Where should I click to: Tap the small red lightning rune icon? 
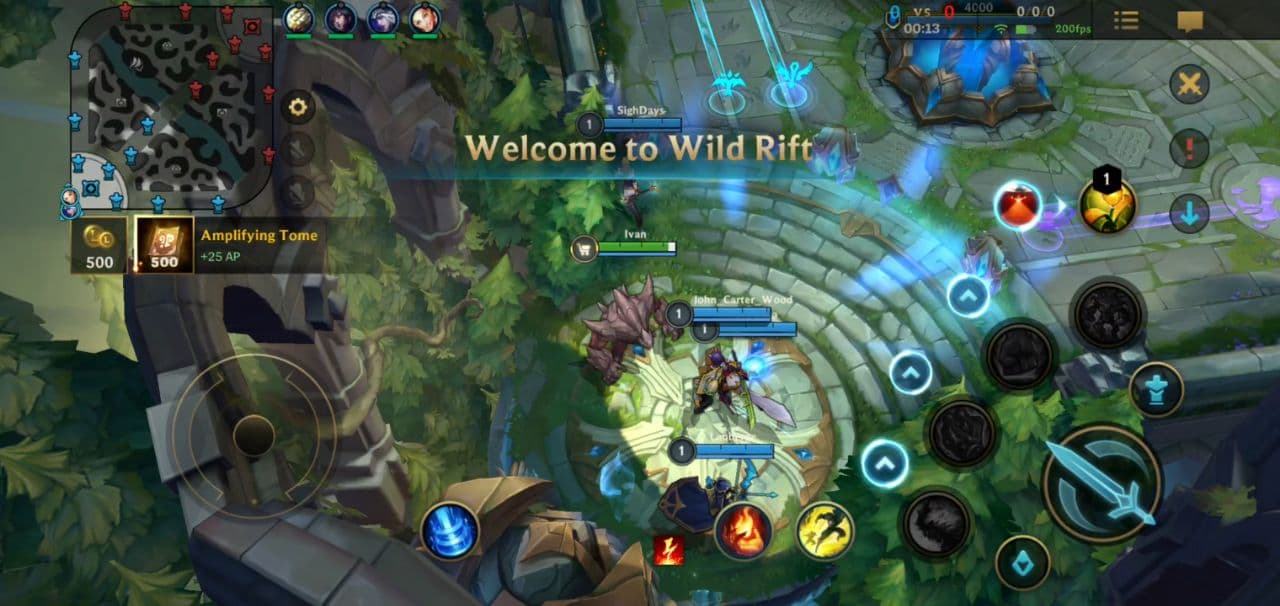point(669,550)
